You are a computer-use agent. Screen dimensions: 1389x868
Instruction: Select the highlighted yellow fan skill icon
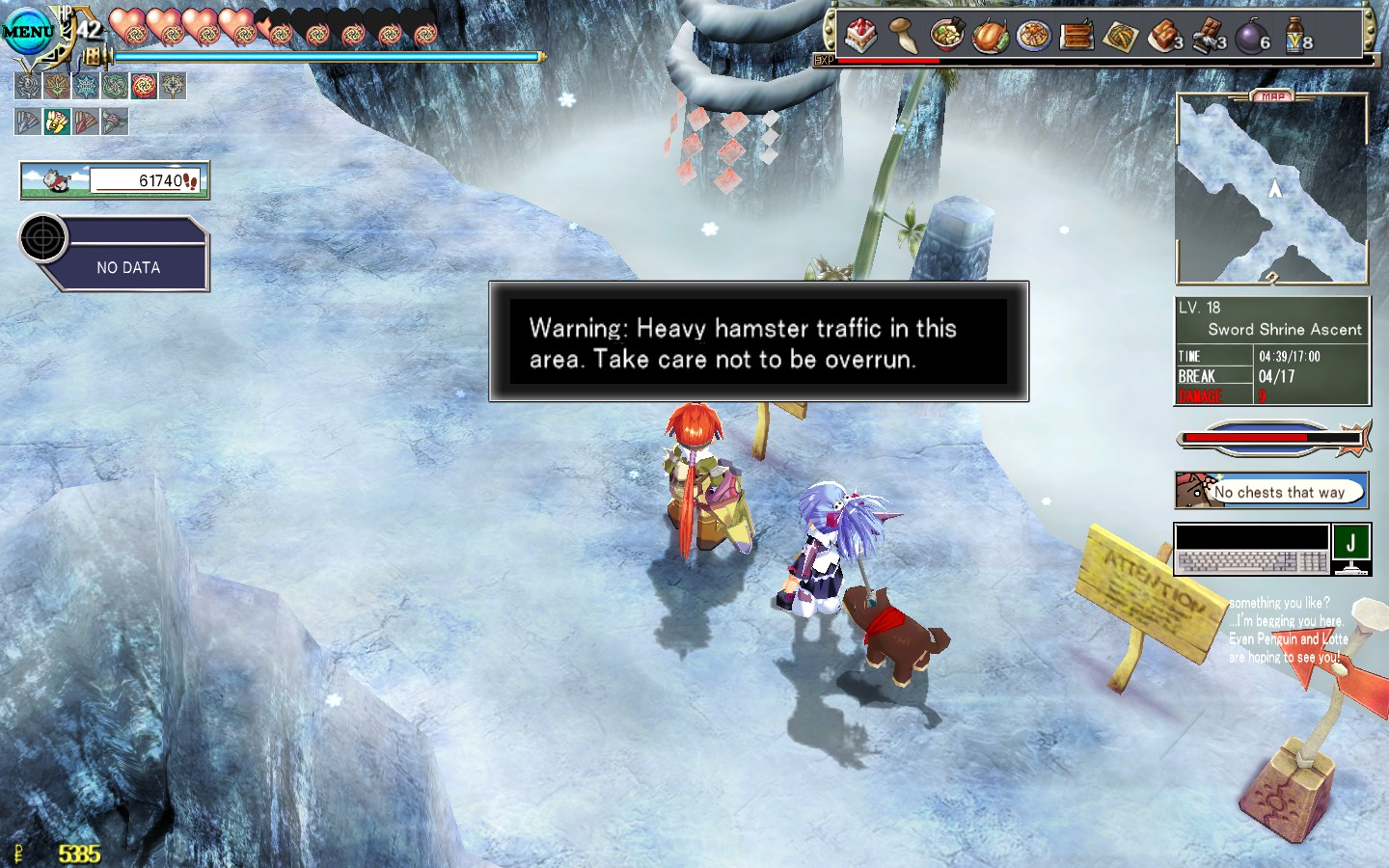[57, 122]
